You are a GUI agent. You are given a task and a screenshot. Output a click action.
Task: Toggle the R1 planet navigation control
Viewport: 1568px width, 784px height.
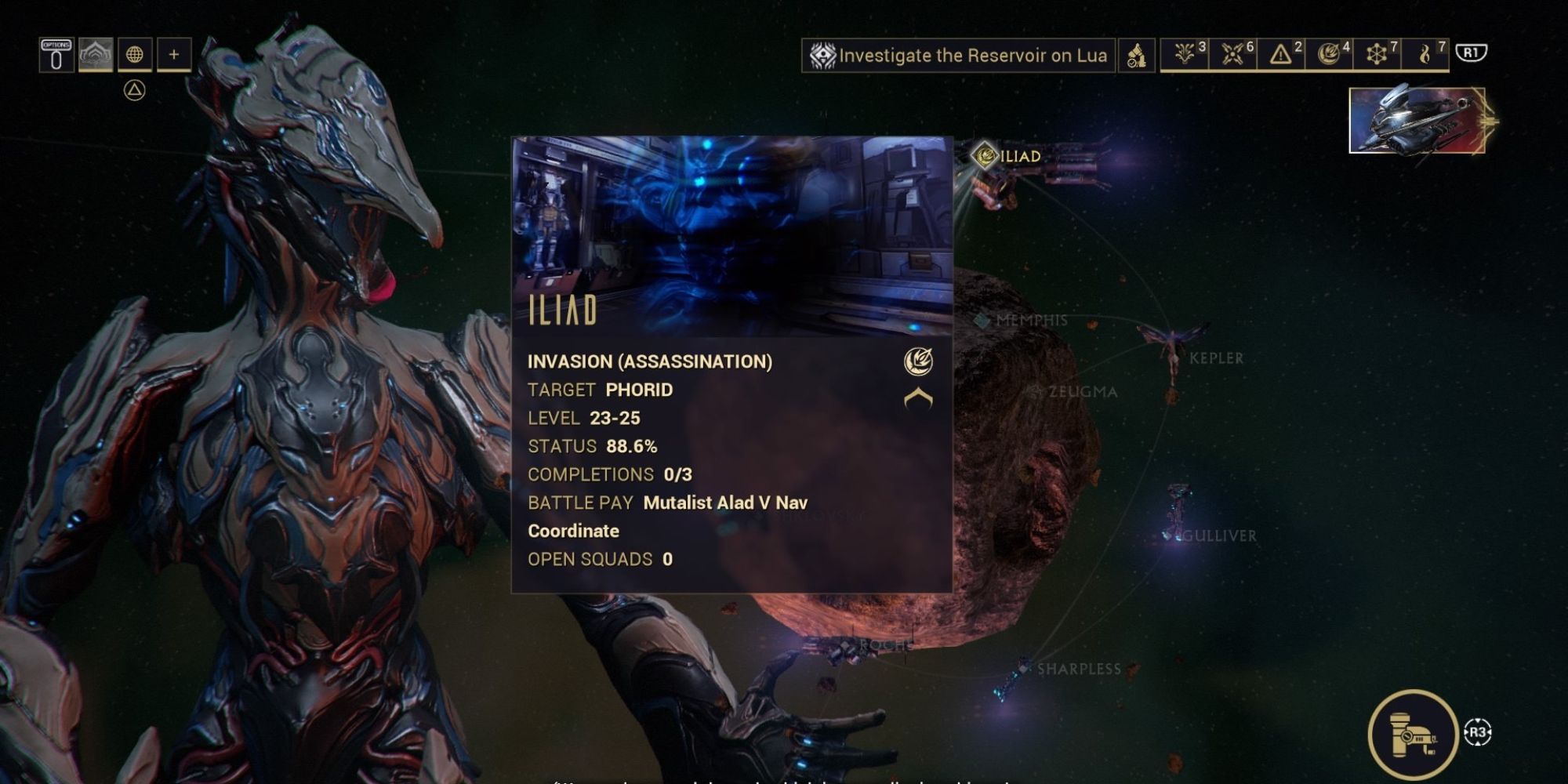click(x=1472, y=55)
